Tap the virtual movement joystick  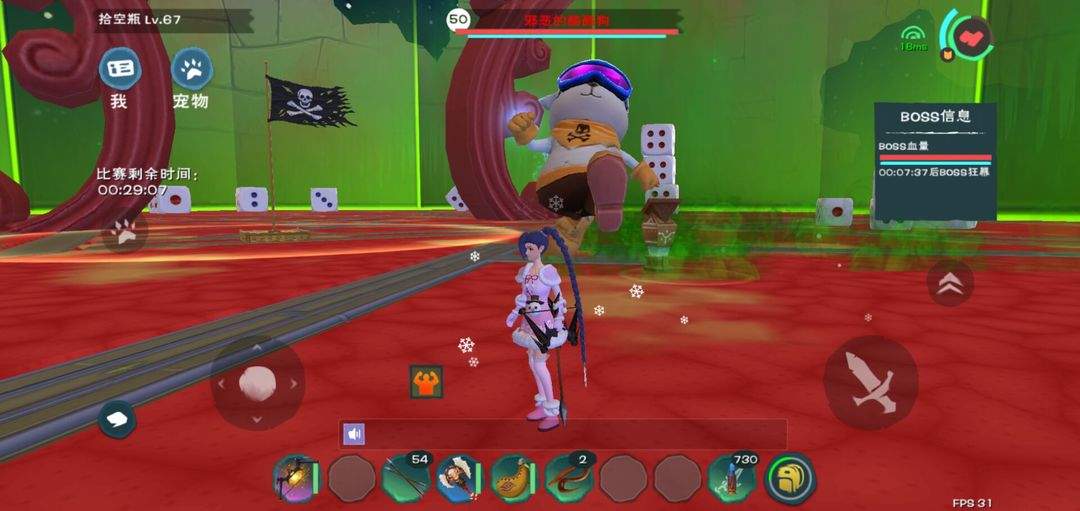[257, 383]
